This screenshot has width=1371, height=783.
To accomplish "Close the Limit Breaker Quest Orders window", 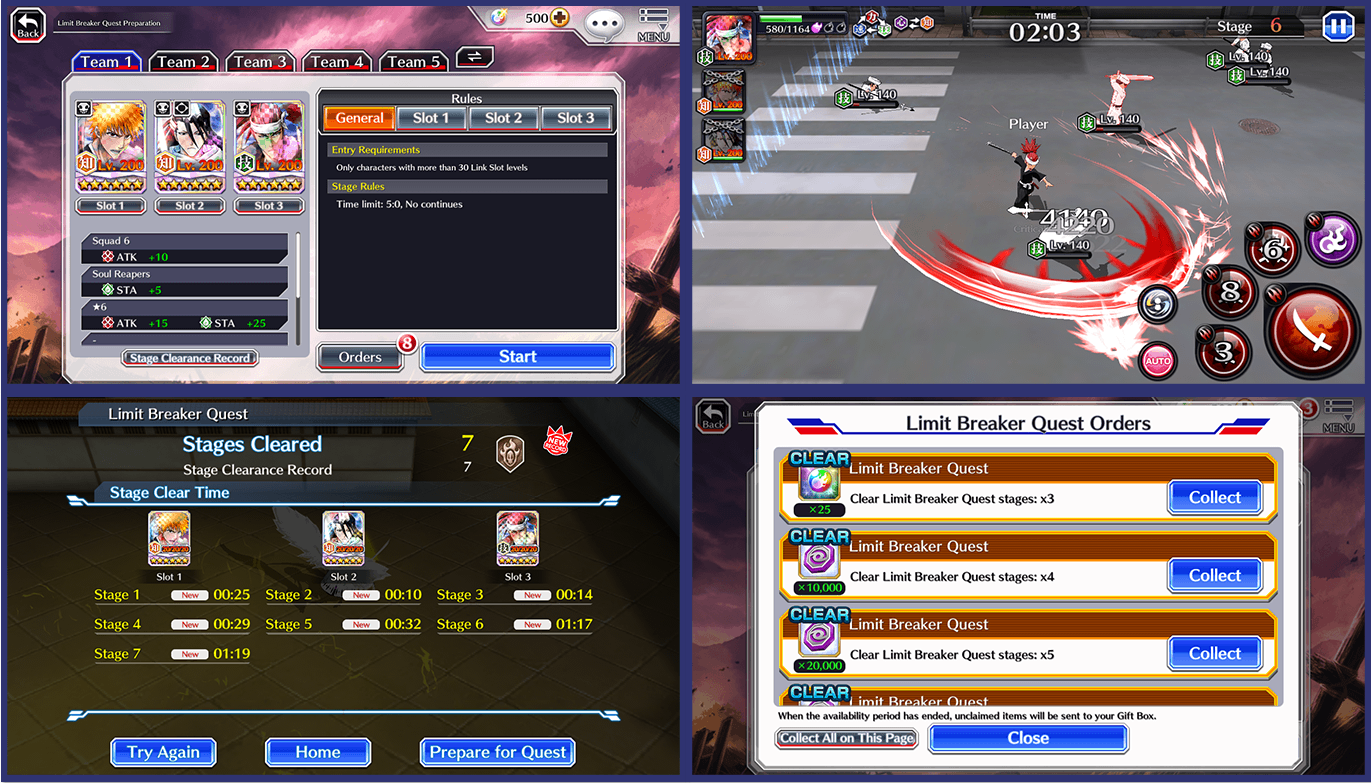I will pyautogui.click(x=1028, y=737).
